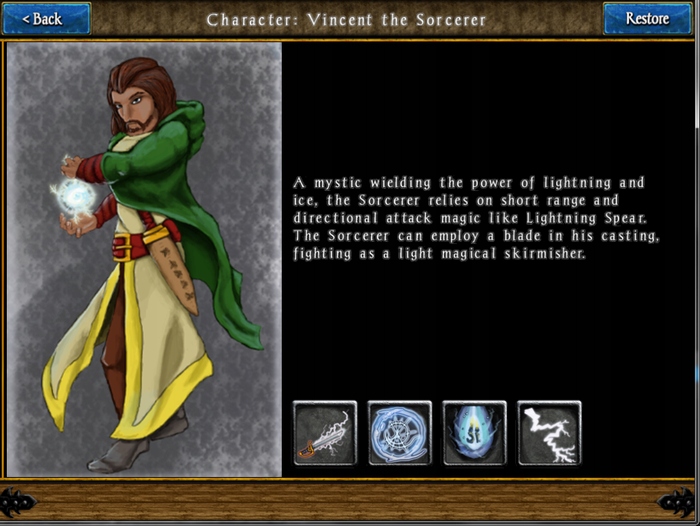Viewport: 700px width, 526px height.
Task: Choose the swirling rune circle ability icon
Action: [400, 433]
